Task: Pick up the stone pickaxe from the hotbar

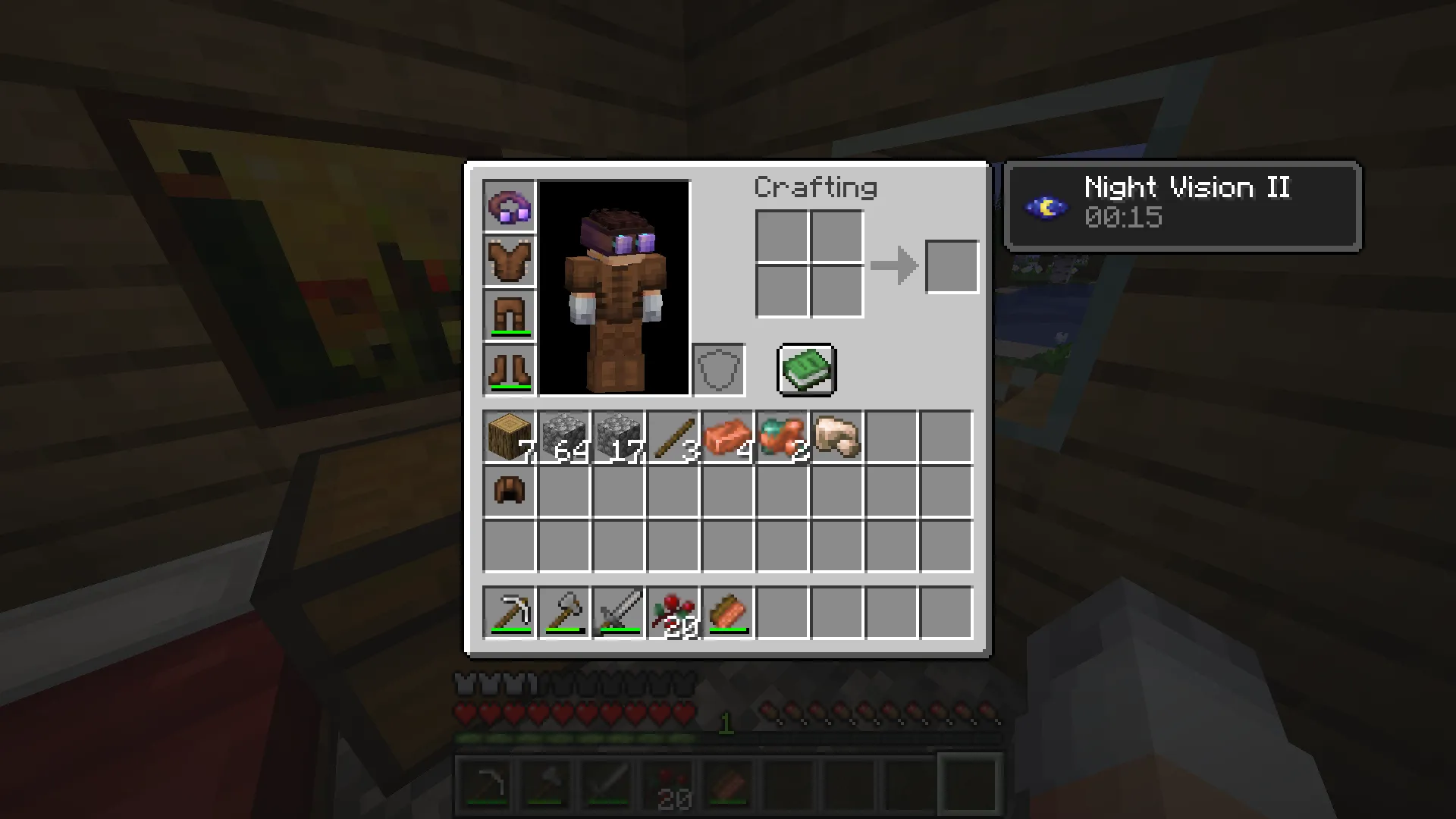Action: pos(509,611)
